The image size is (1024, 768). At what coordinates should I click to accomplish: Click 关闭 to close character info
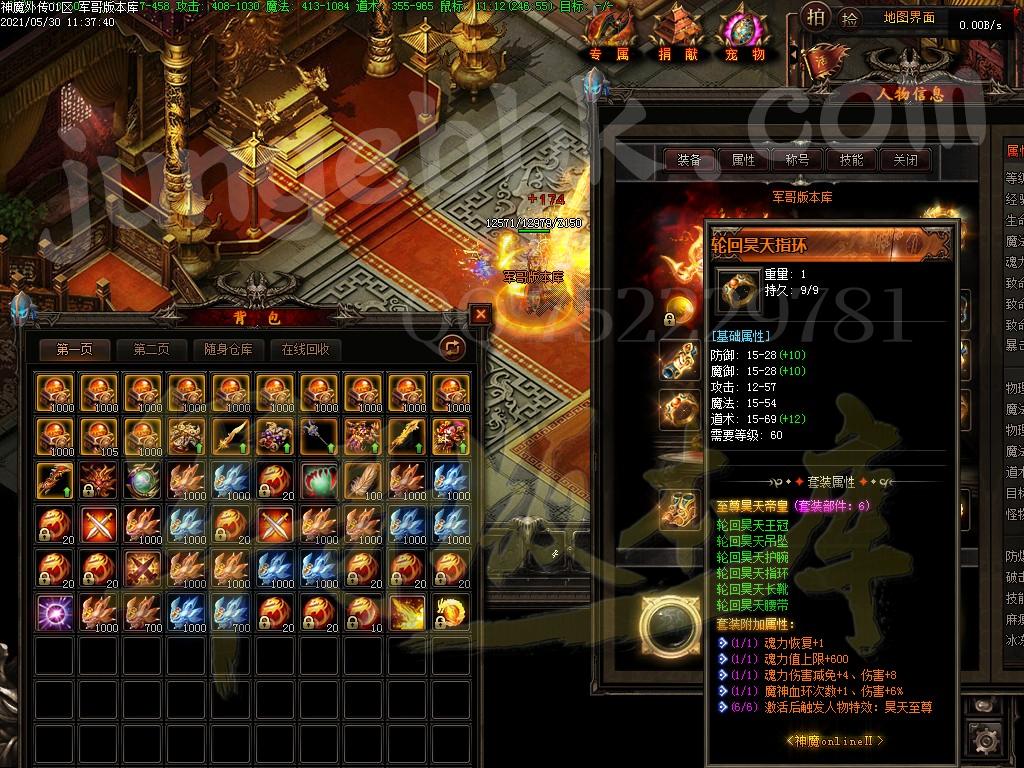pyautogui.click(x=905, y=159)
